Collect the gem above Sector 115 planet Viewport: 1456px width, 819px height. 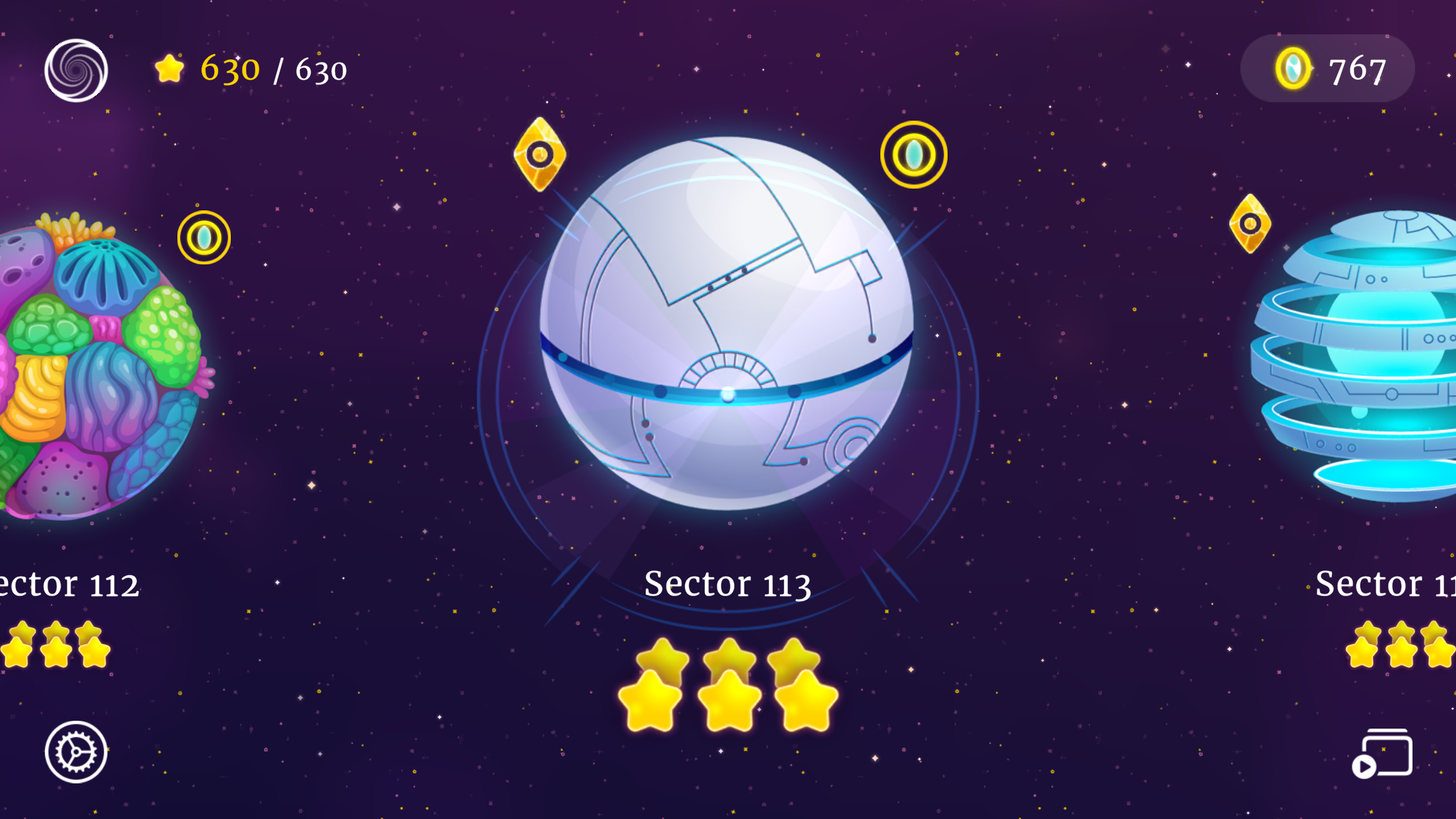pyautogui.click(x=1250, y=225)
